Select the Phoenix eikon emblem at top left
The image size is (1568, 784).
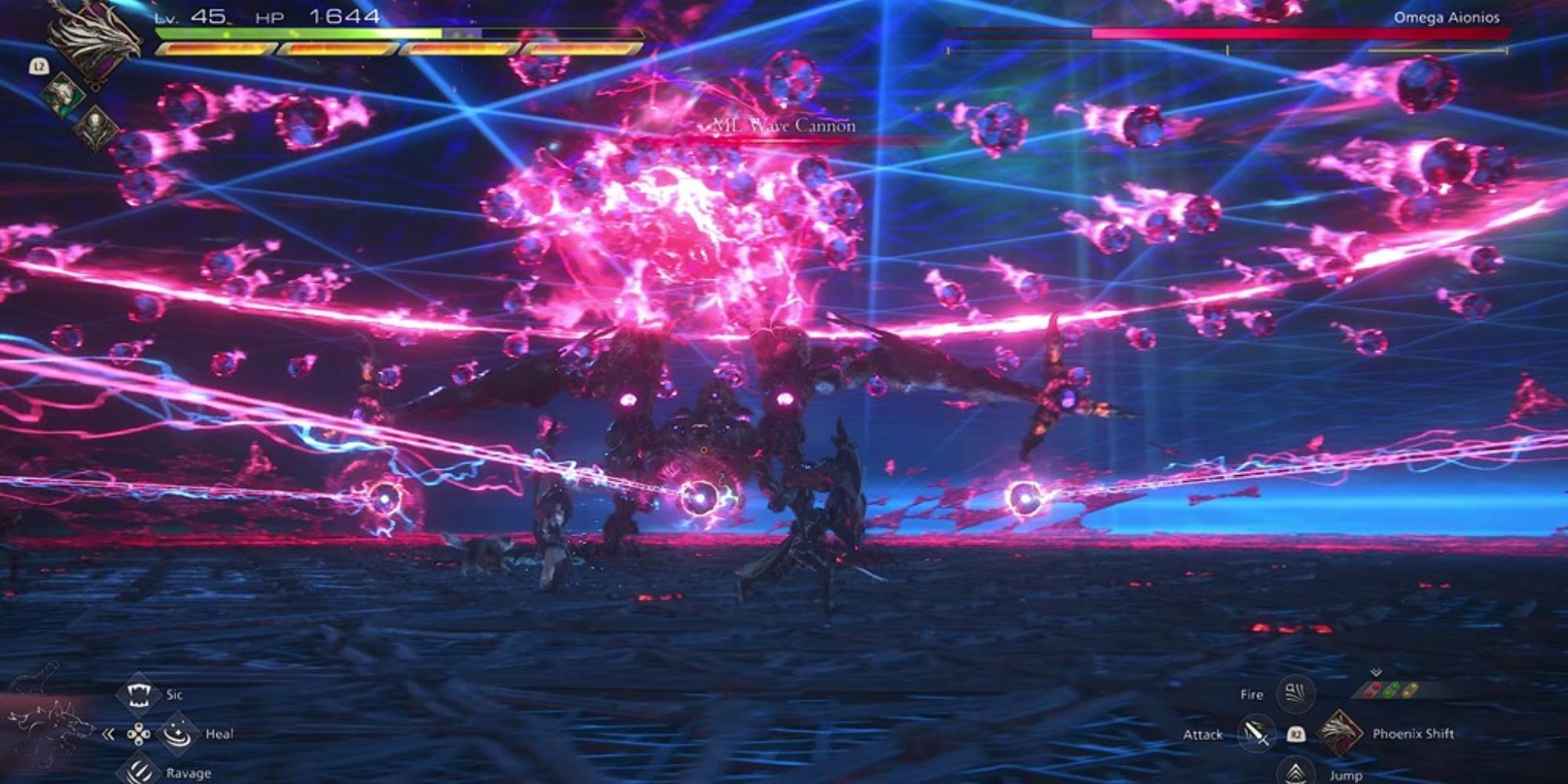(x=94, y=39)
